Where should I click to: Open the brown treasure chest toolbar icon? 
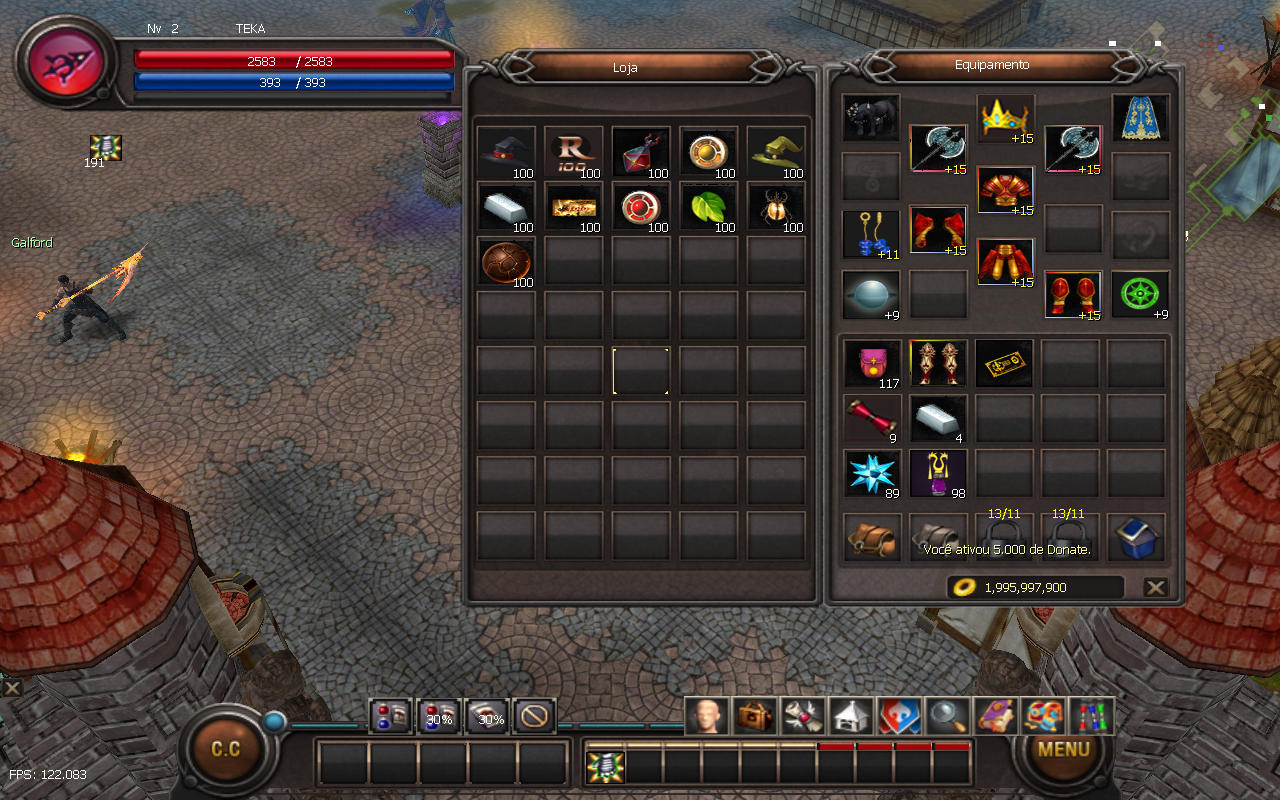click(x=755, y=716)
